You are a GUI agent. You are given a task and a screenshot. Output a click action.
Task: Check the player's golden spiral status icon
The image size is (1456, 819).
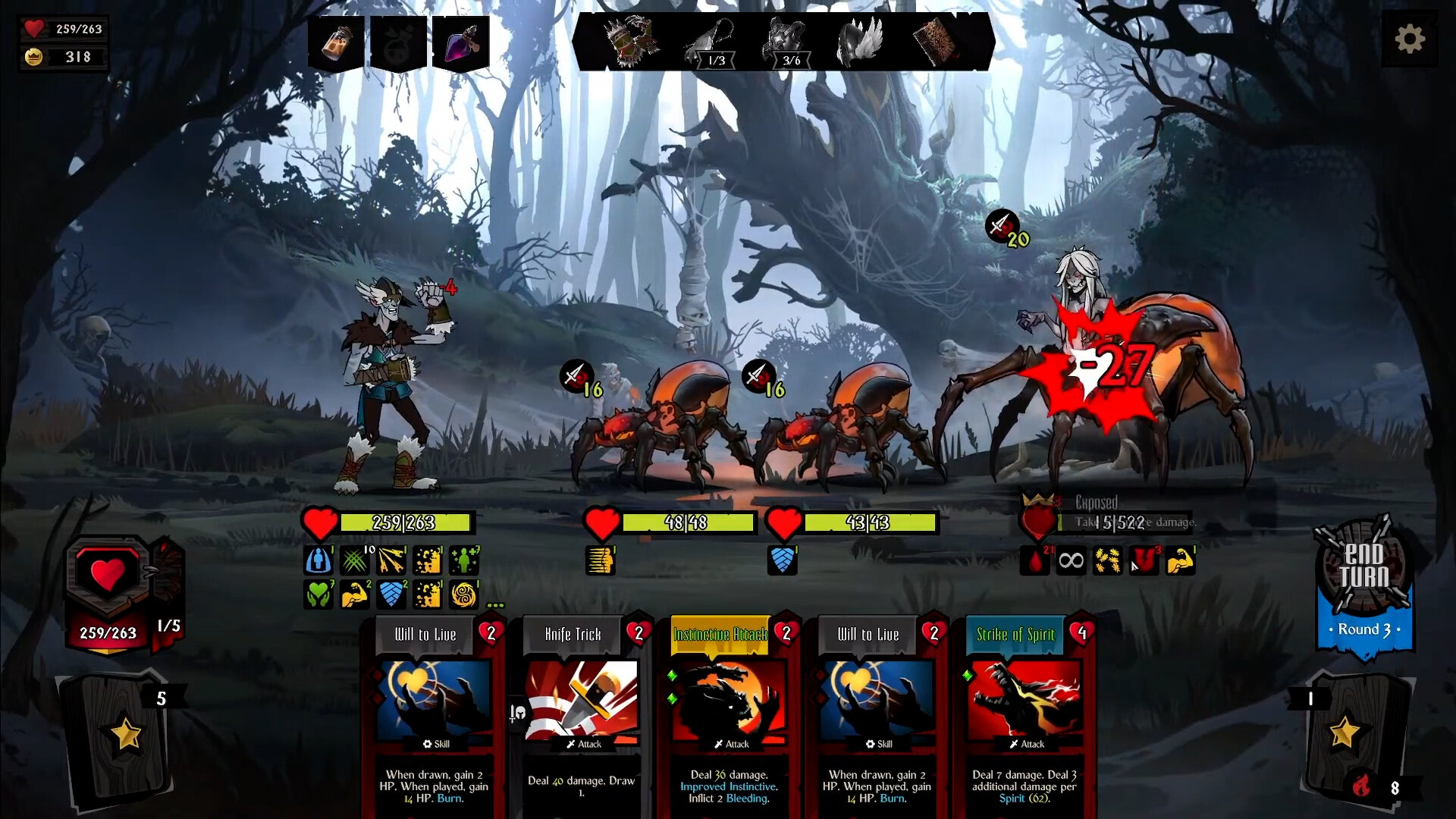[x=464, y=595]
